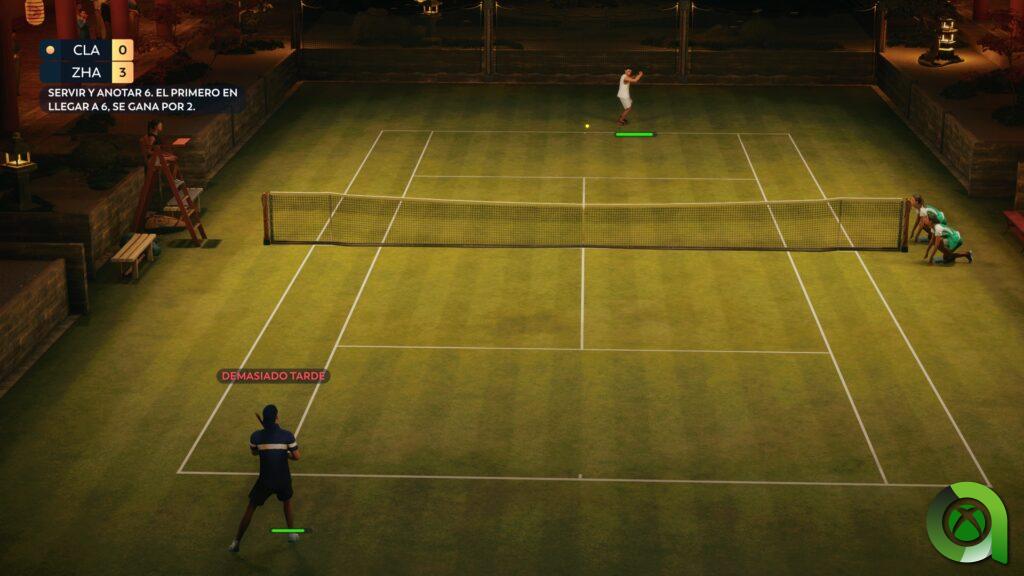Click the serve-and-score objective text

(143, 100)
